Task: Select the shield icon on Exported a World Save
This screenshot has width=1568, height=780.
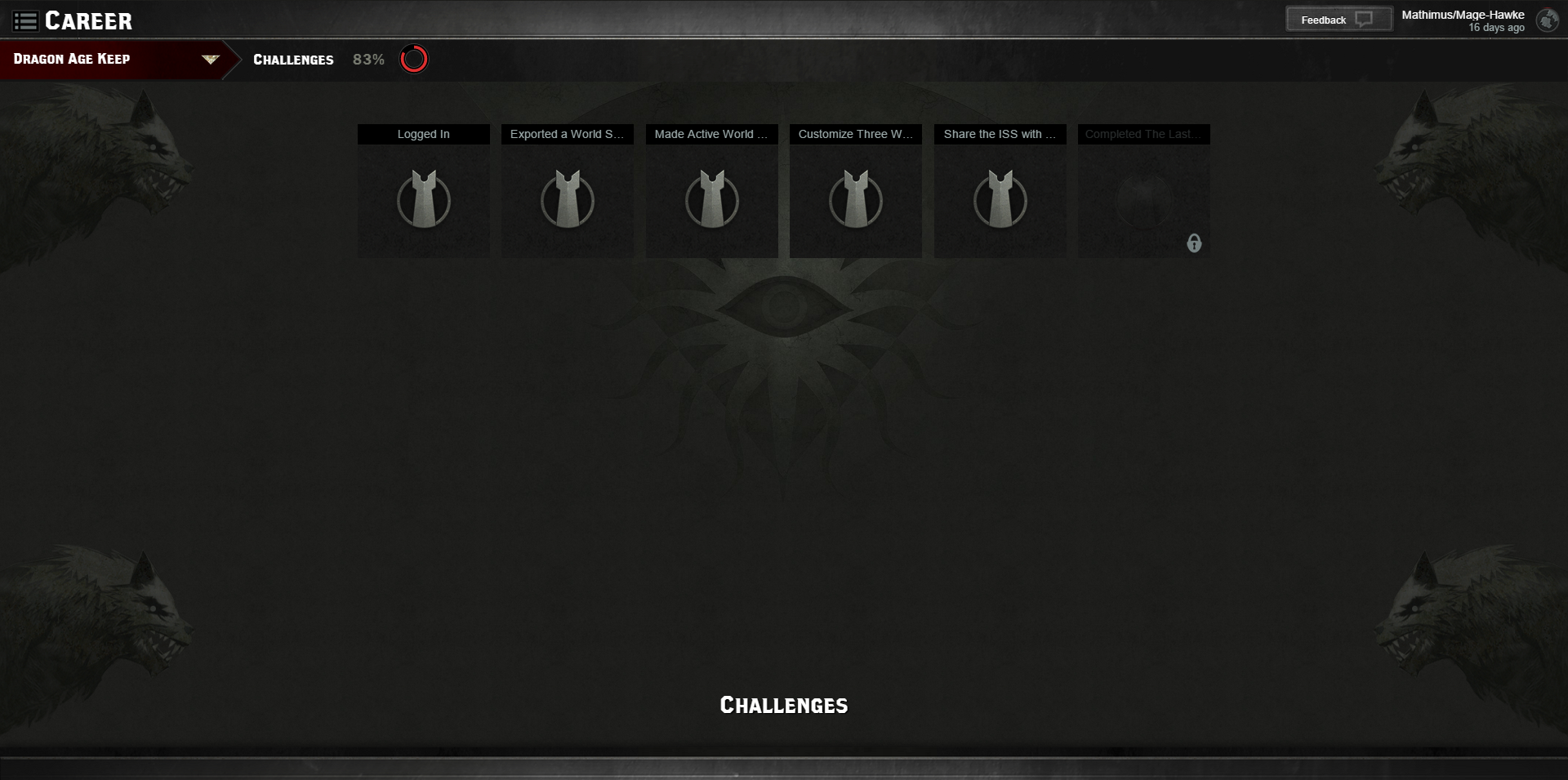Action: 567,198
